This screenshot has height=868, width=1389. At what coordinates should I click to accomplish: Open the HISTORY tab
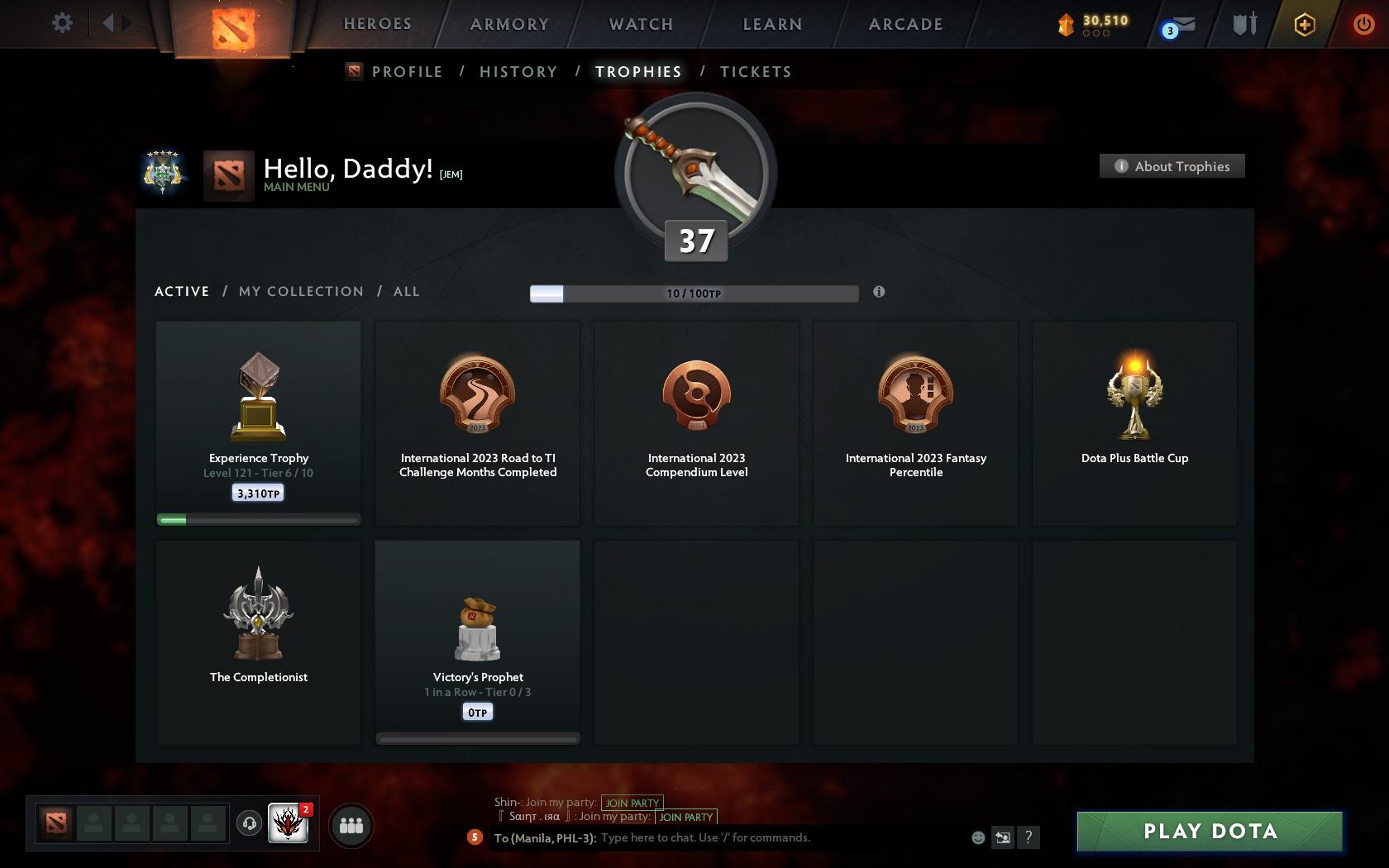(x=518, y=72)
